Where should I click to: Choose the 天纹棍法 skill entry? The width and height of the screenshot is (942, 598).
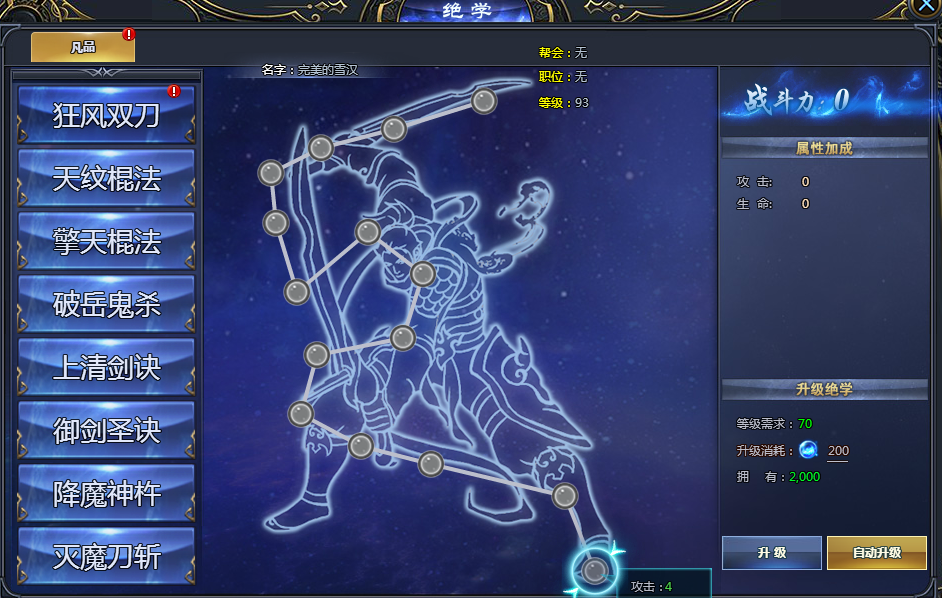coord(106,178)
